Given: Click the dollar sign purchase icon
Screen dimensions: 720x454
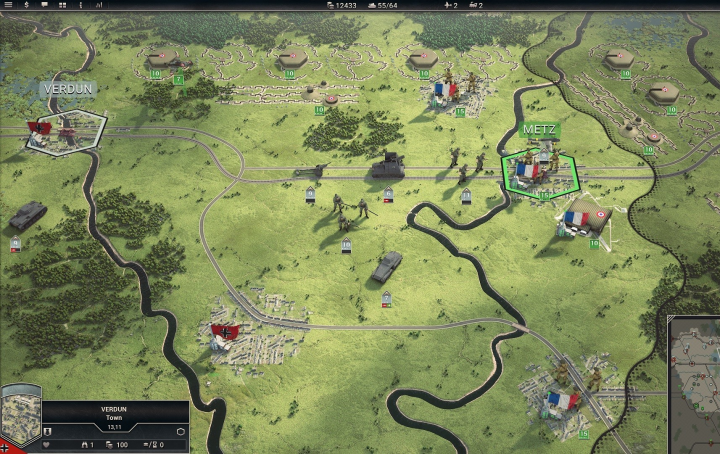Looking at the screenshot, I should 26,5.
